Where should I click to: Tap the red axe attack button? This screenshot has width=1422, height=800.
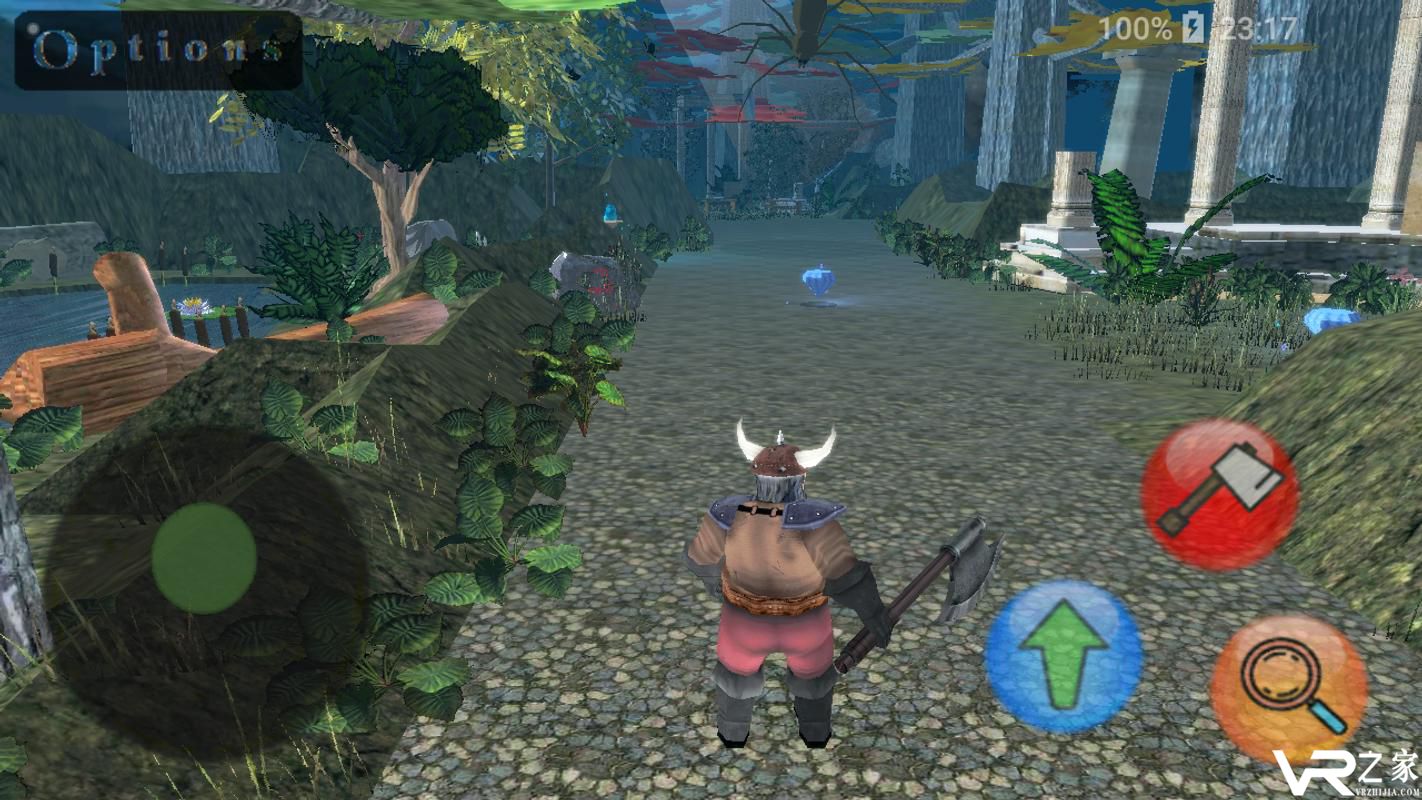1219,495
